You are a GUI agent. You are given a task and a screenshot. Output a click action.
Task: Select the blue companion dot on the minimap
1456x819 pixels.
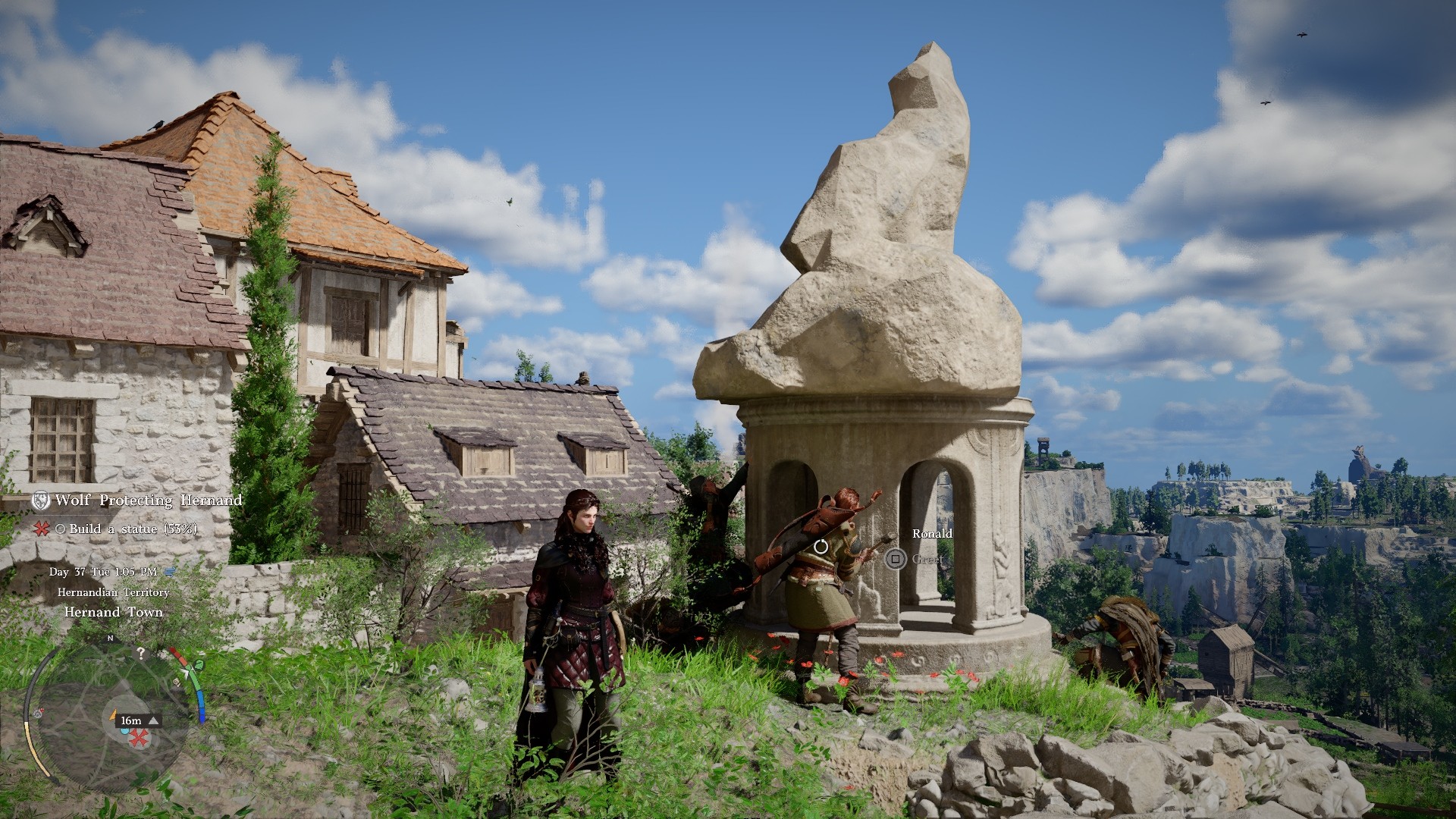pyautogui.click(x=124, y=730)
